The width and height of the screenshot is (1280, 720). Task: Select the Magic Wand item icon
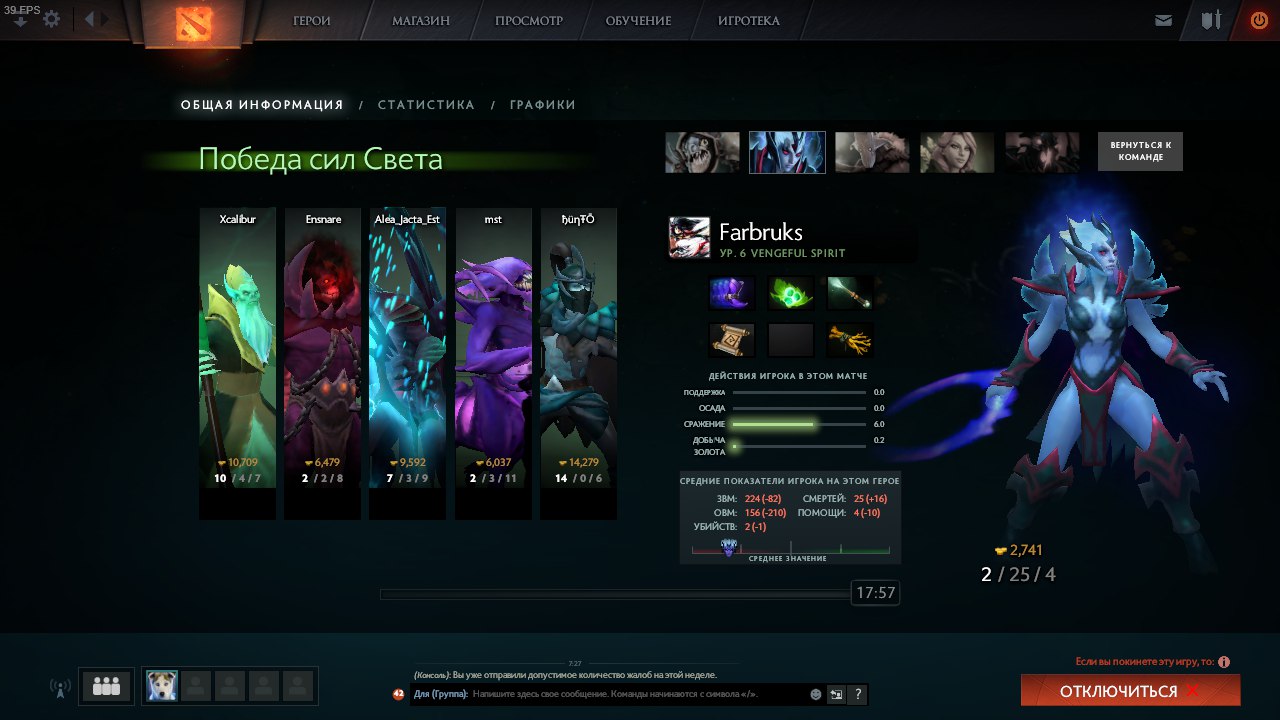(850, 294)
